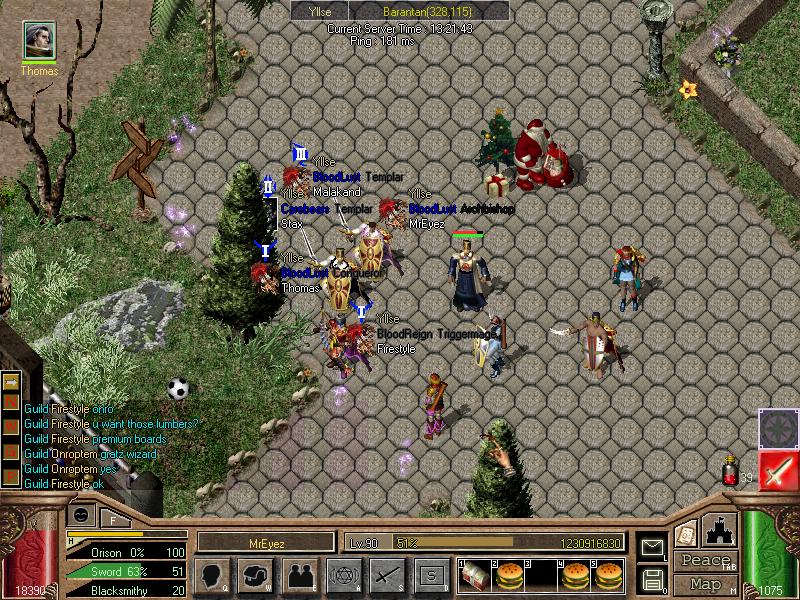
Task: Open the two-figures party button
Action: click(x=299, y=575)
